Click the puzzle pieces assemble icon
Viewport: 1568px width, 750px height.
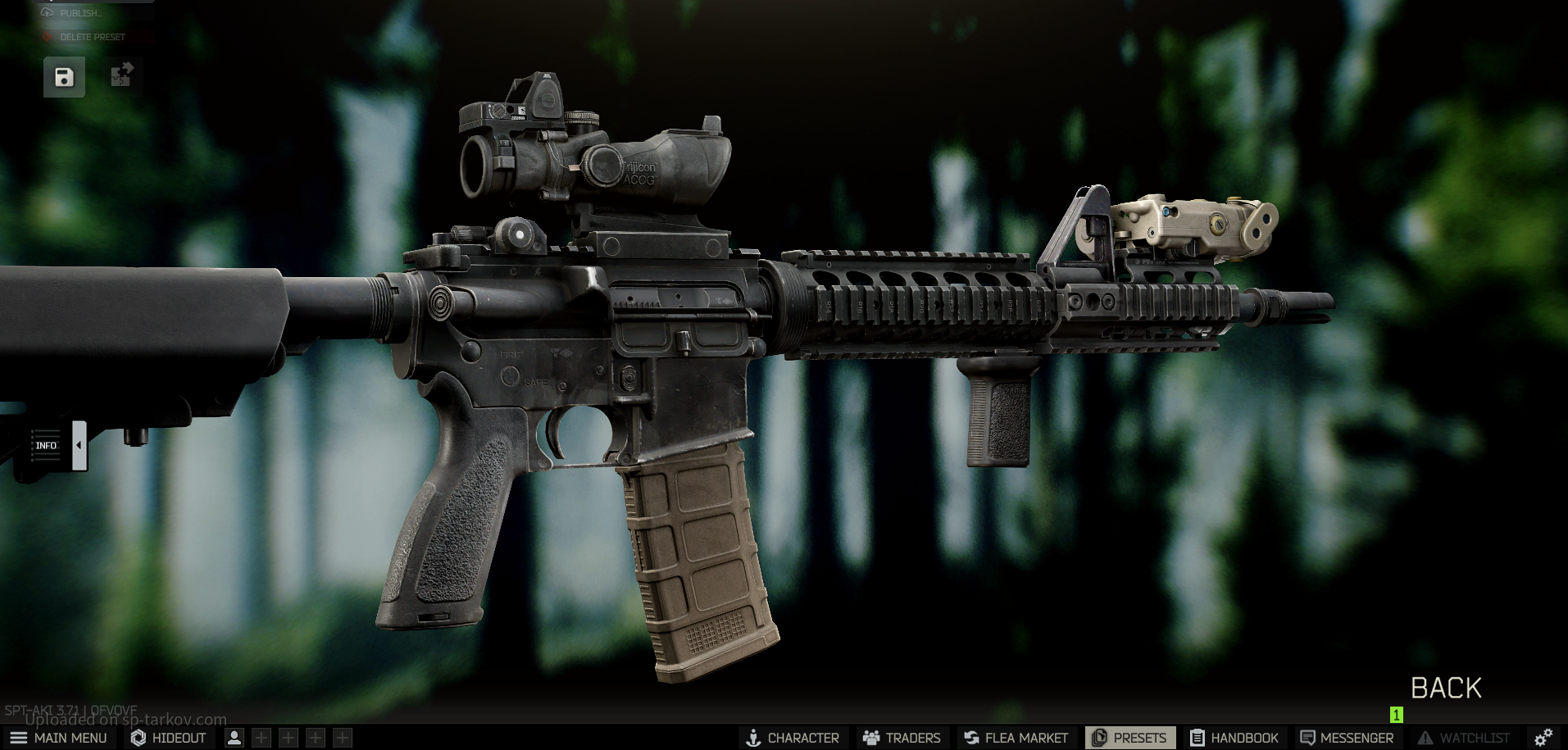tap(122, 76)
